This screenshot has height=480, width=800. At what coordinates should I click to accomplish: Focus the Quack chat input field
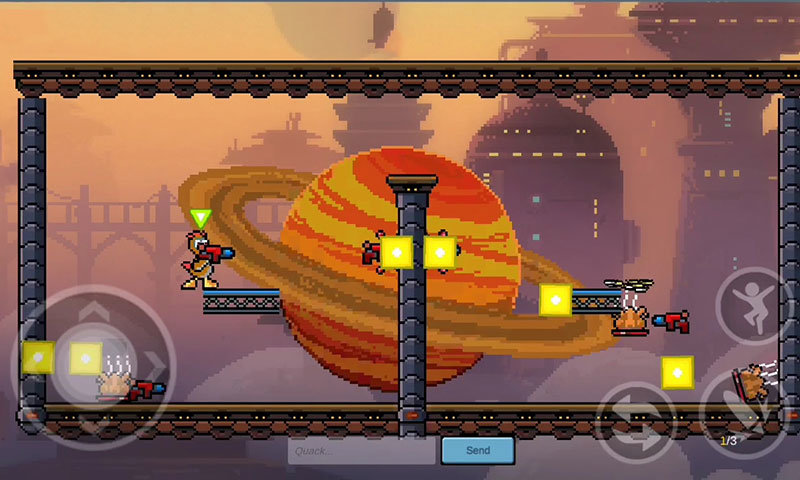coord(362,450)
